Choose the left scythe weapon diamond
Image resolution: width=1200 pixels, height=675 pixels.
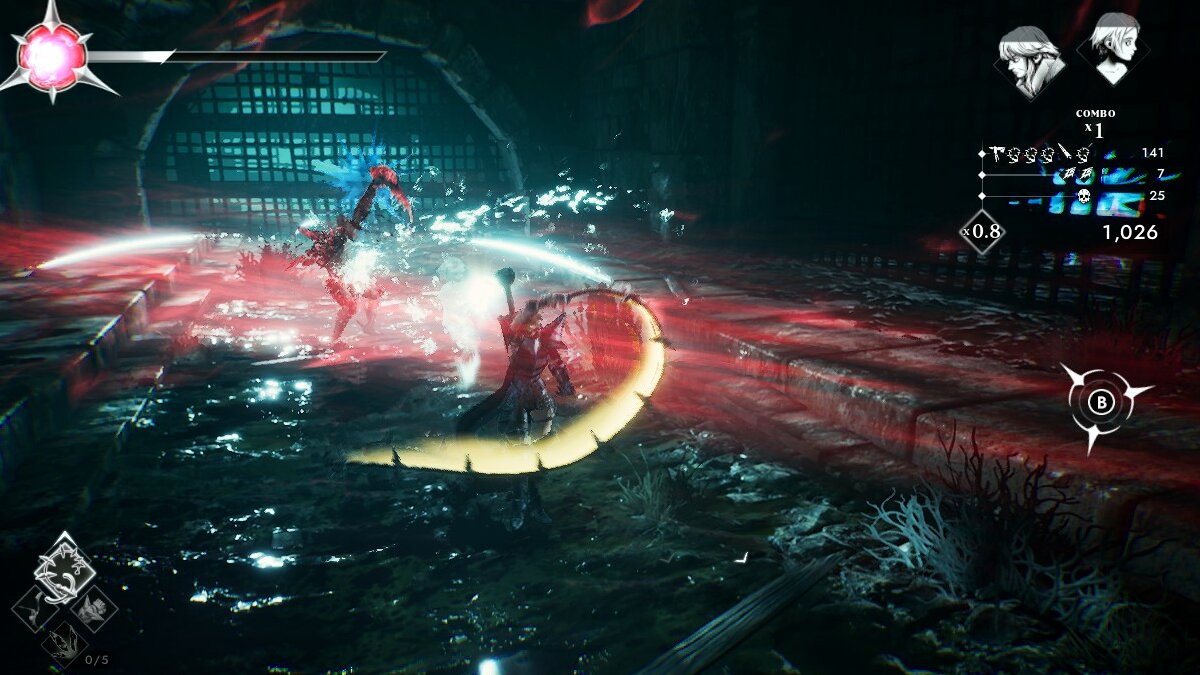tap(35, 607)
